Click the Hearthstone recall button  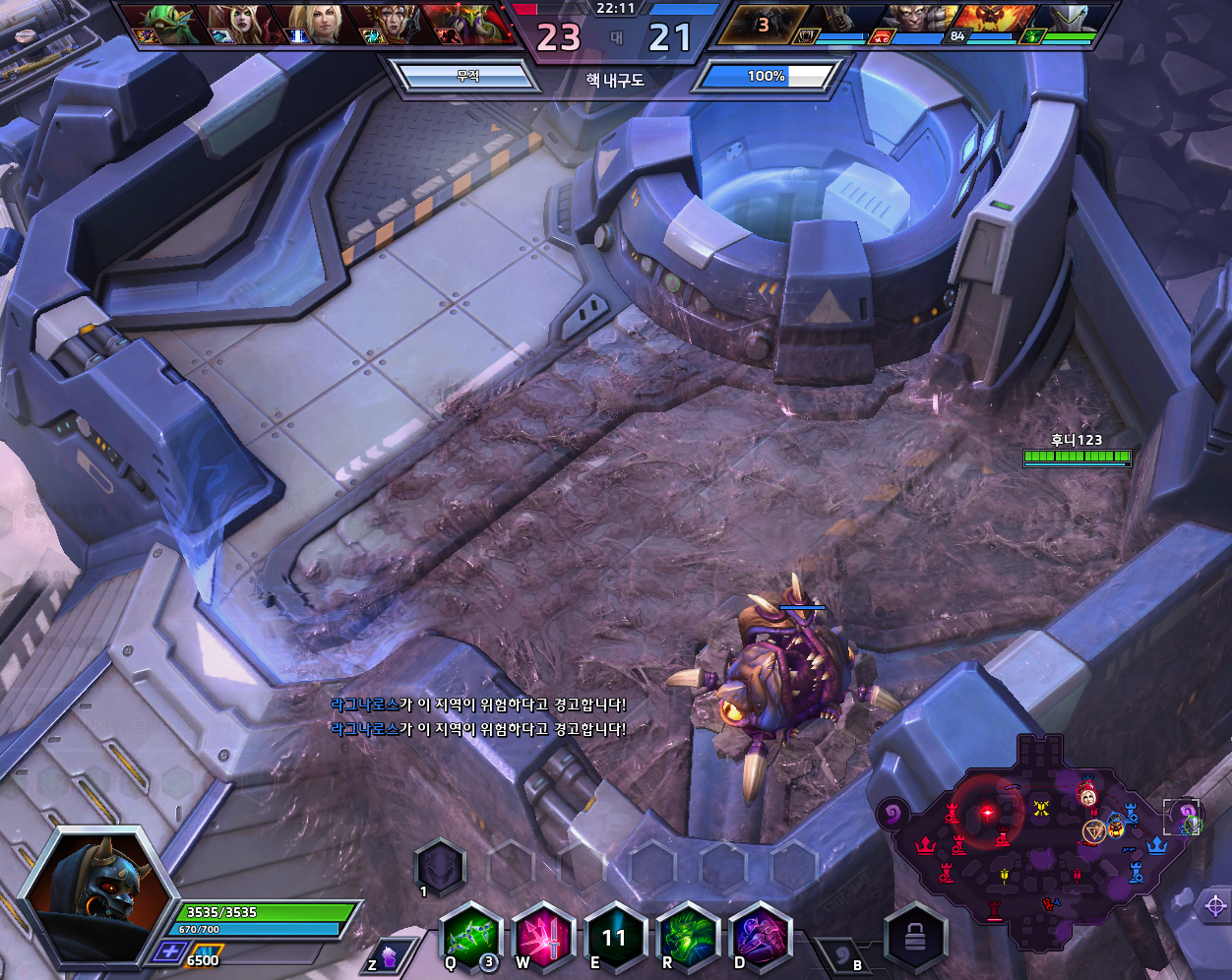842,956
